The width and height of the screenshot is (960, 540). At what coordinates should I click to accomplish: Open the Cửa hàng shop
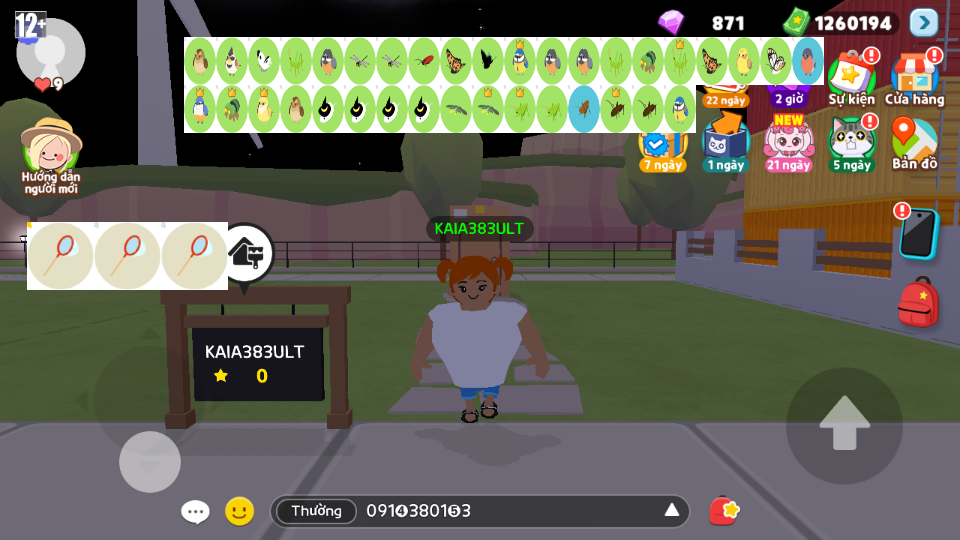[914, 78]
